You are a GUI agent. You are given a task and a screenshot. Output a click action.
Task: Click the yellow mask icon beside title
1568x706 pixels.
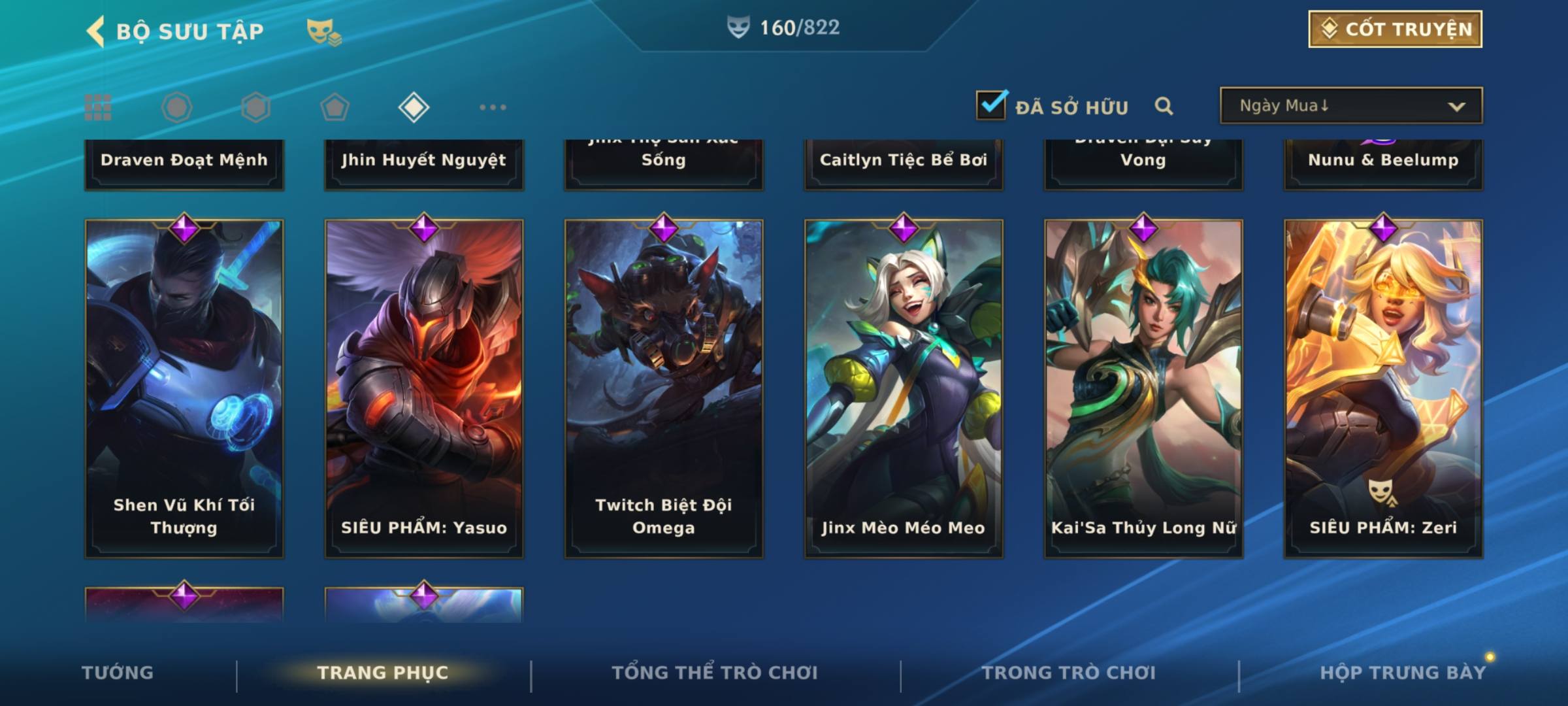point(323,31)
